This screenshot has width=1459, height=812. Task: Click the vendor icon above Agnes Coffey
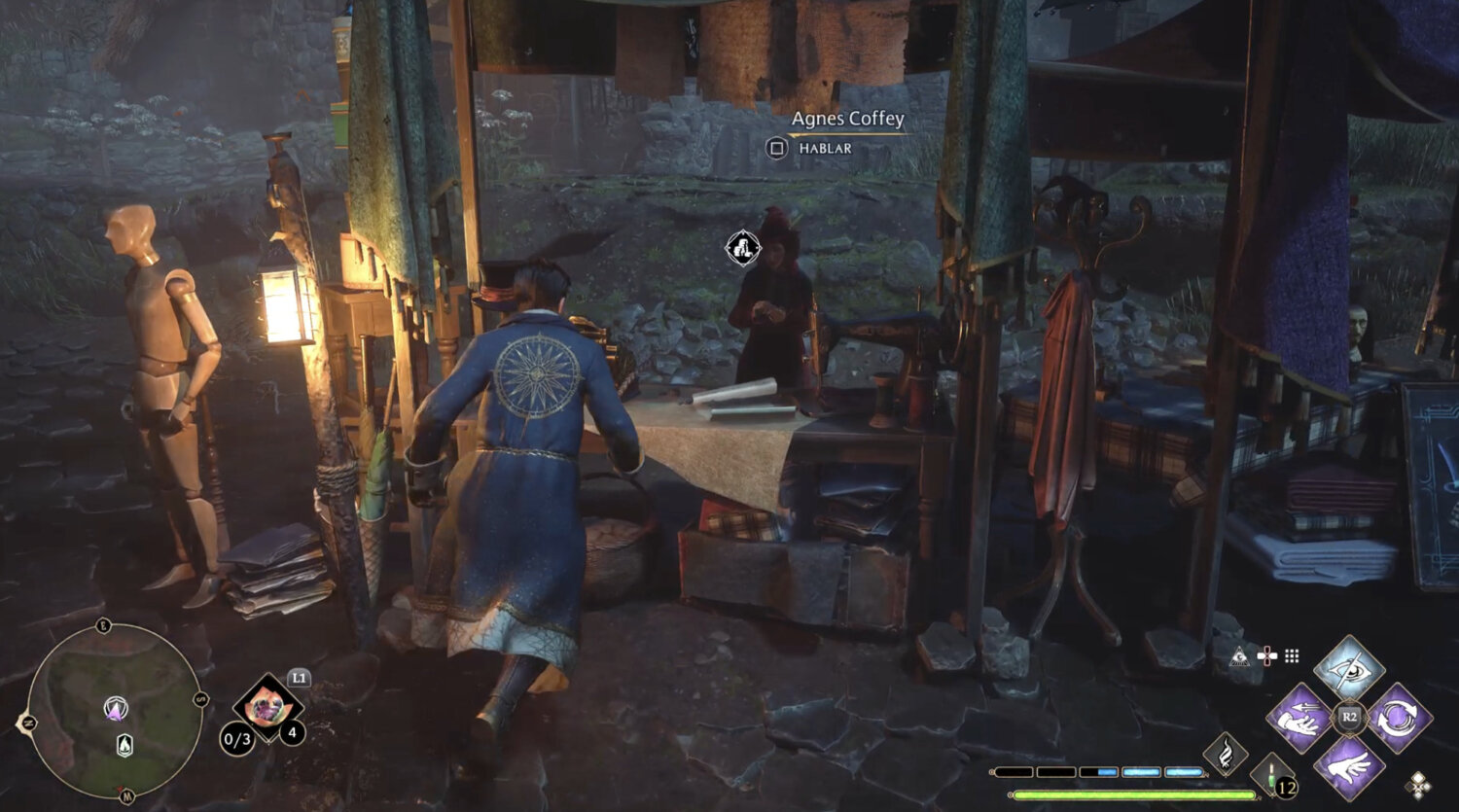742,248
